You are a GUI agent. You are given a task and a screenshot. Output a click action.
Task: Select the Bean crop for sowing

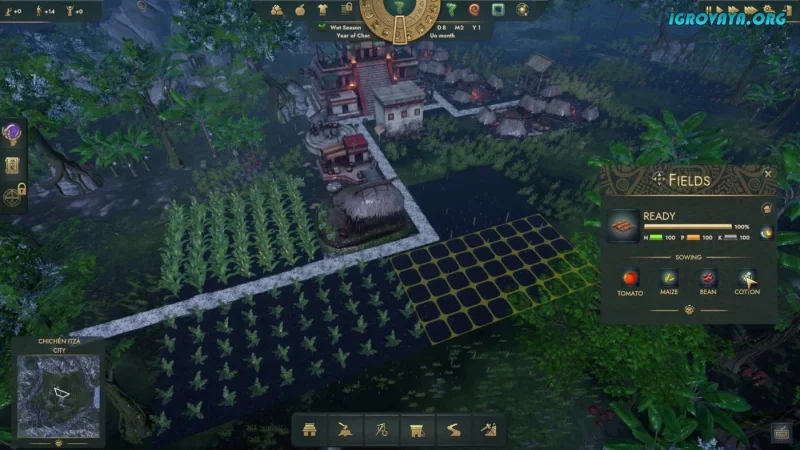(708, 278)
